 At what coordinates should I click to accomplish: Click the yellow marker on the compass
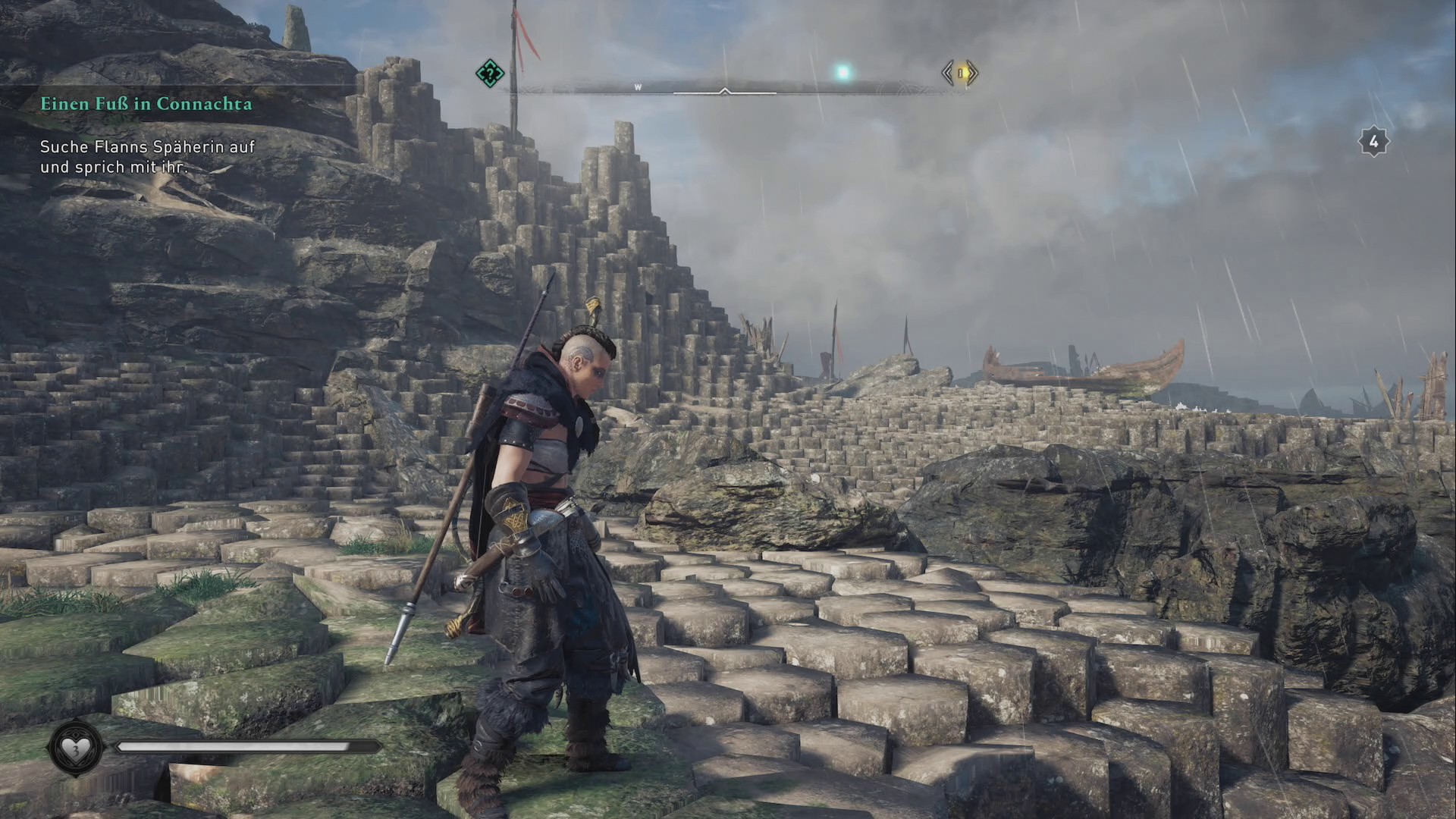tap(960, 74)
